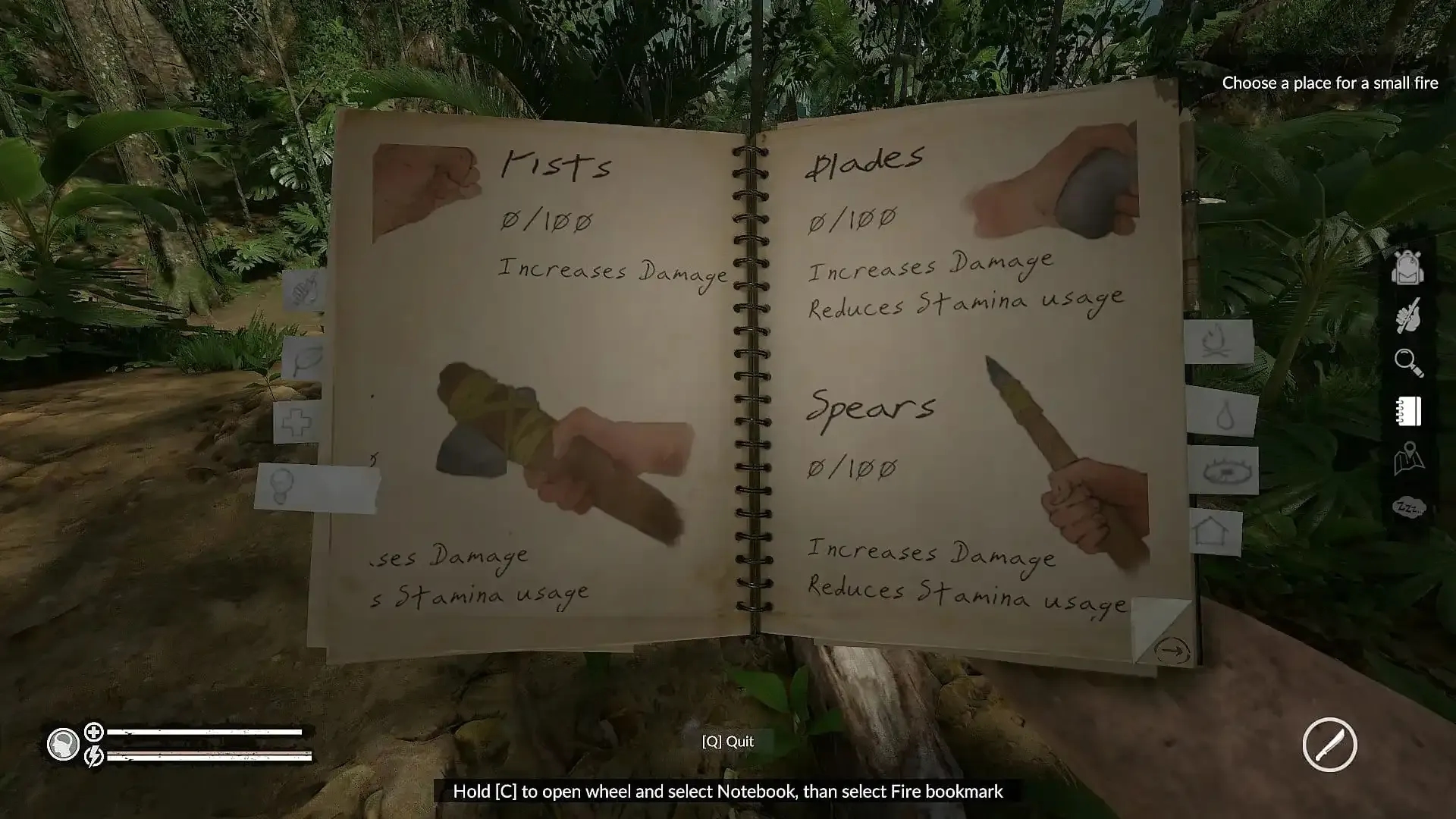1456x819 pixels.
Task: Select the Zzz sleep icon
Action: pos(1409,507)
